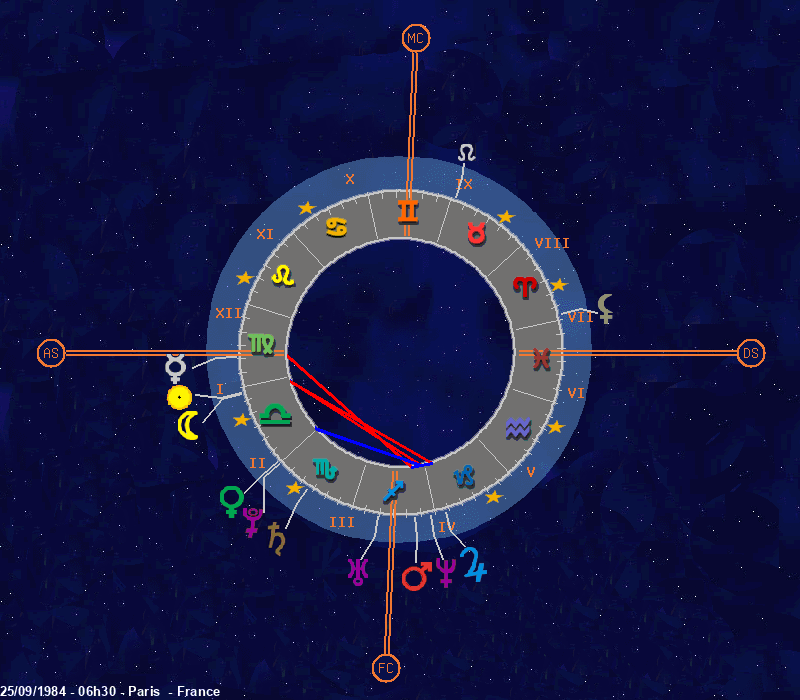Select the North Node symbol

pyautogui.click(x=467, y=153)
